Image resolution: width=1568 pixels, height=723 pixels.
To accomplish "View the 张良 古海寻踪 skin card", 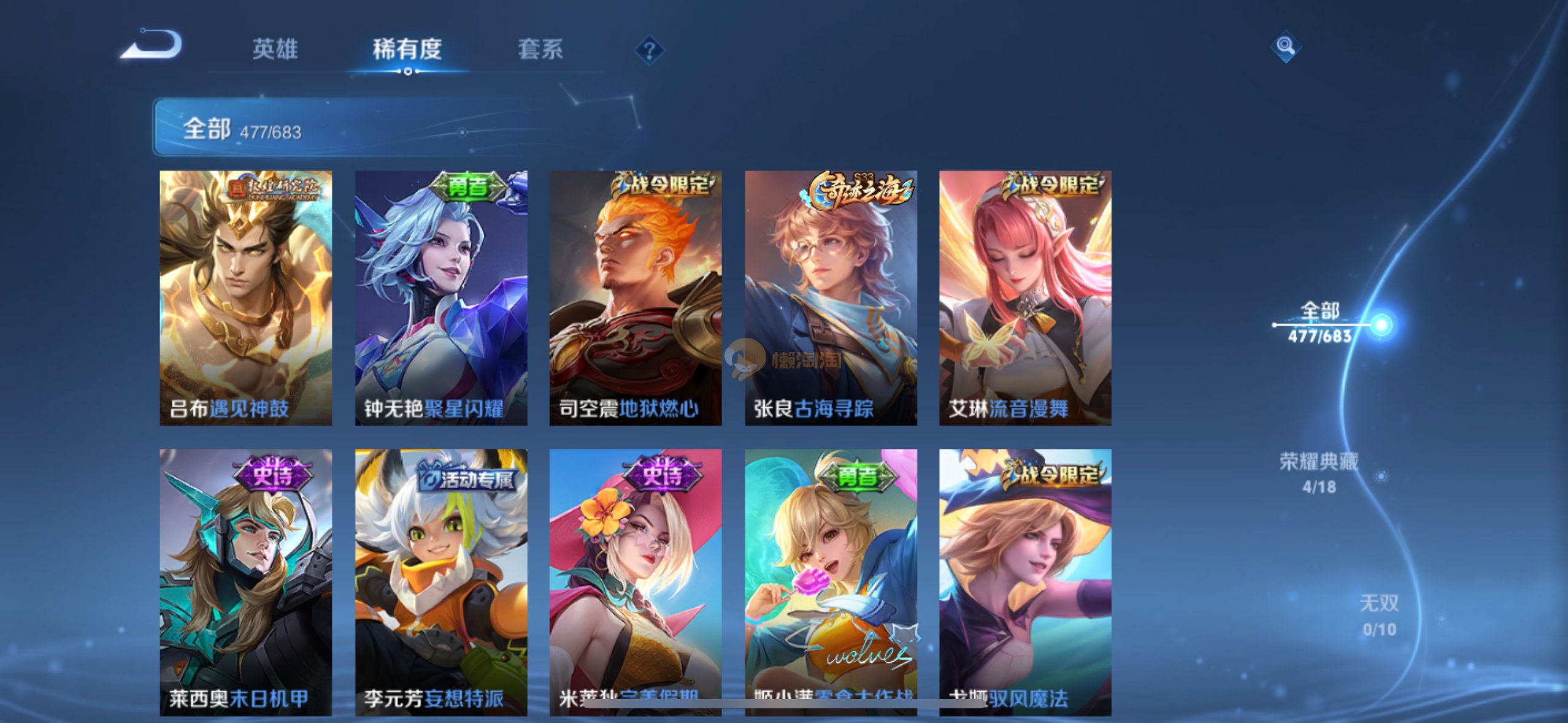I will tap(831, 298).
